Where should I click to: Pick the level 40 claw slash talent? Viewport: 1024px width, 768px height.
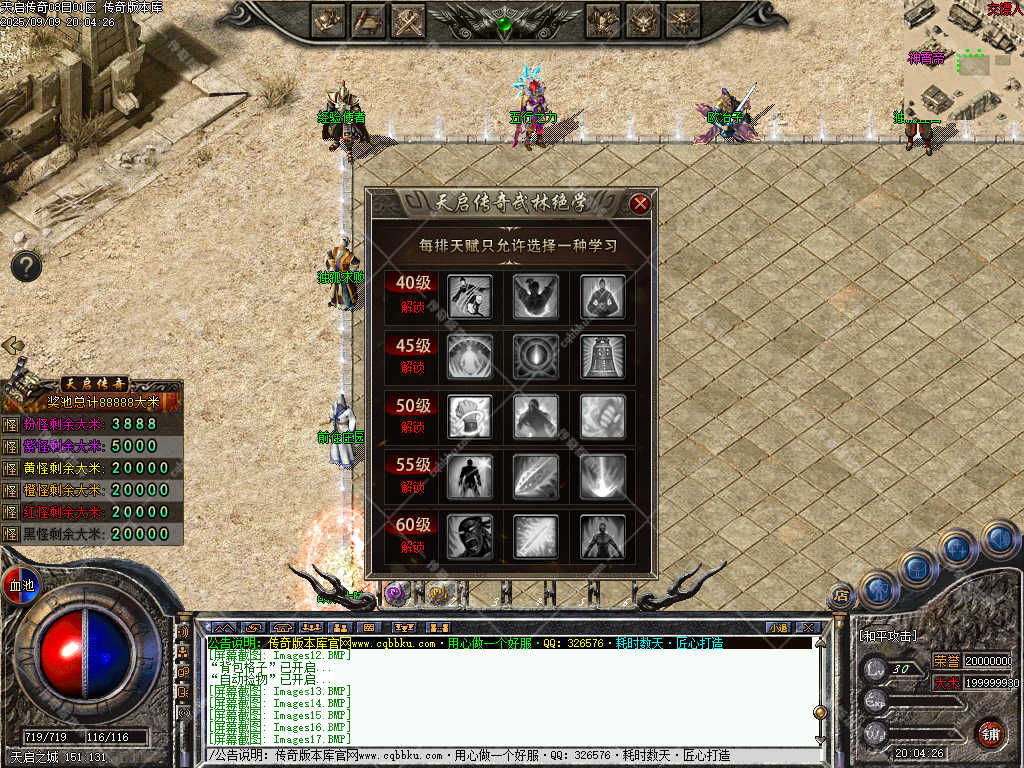(x=469, y=296)
